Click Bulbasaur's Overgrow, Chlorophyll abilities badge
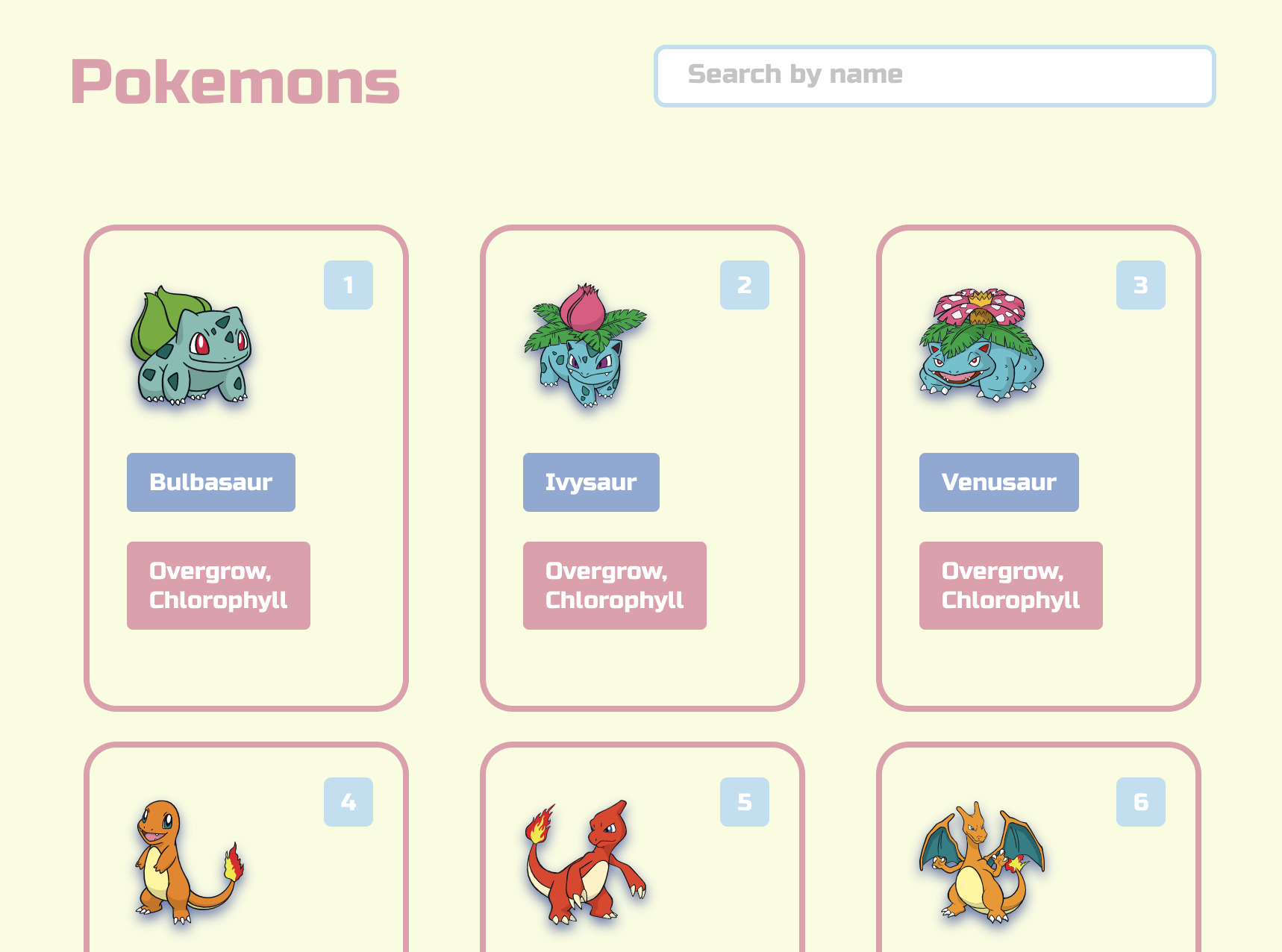Screen dimensions: 1282x952 pyautogui.click(x=218, y=586)
